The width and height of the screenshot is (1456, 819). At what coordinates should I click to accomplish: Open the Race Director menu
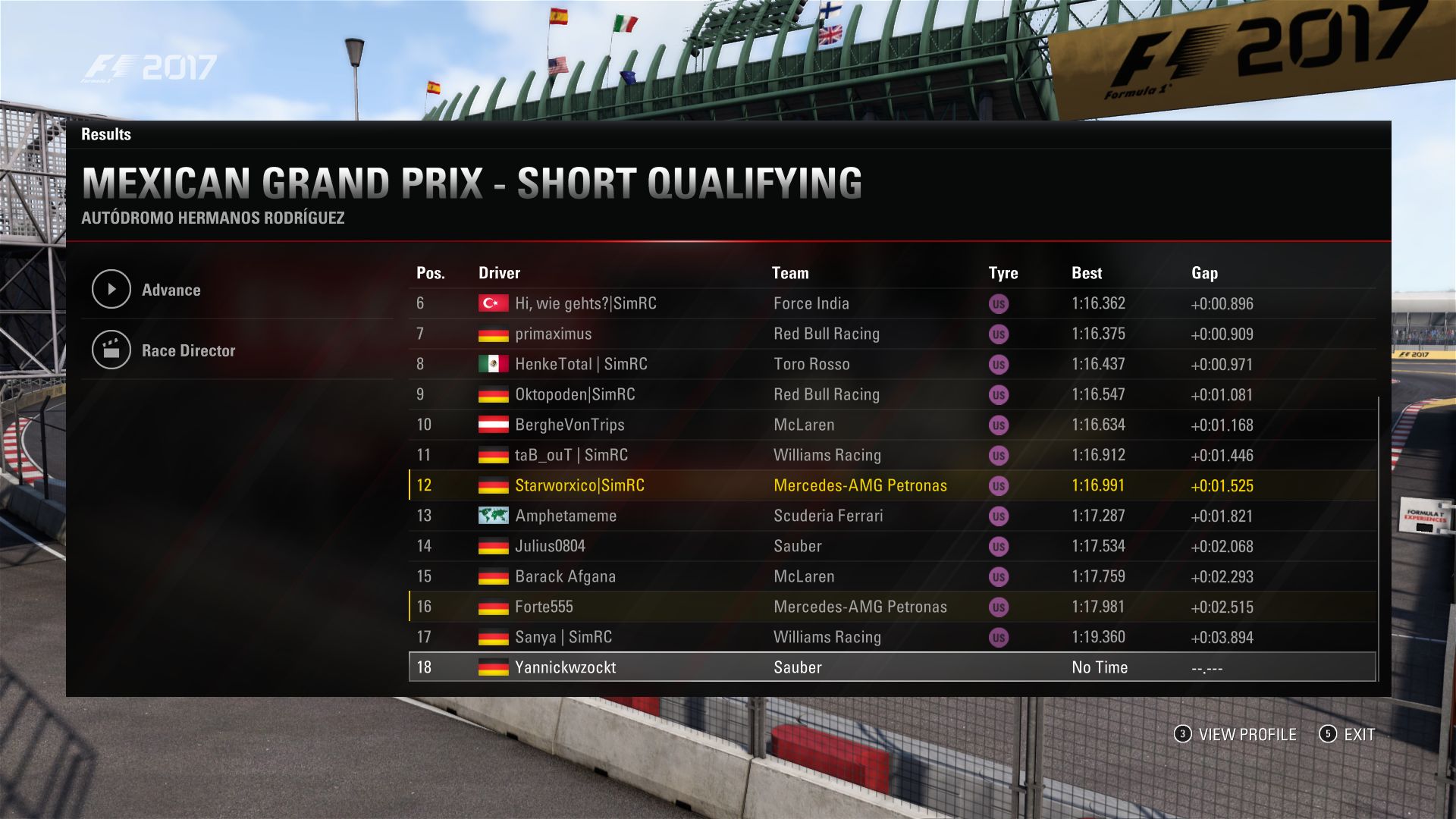[x=187, y=350]
